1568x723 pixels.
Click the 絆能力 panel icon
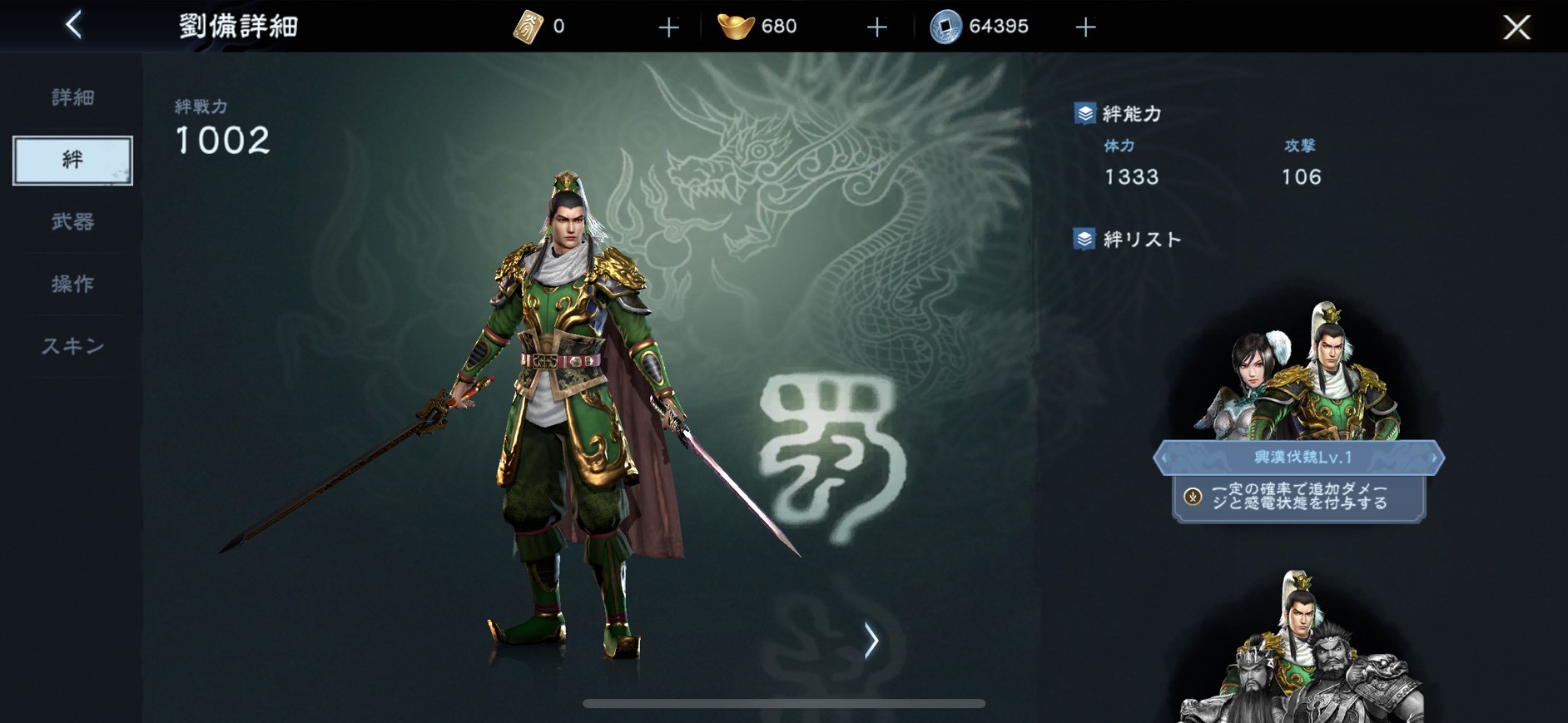pyautogui.click(x=1084, y=114)
